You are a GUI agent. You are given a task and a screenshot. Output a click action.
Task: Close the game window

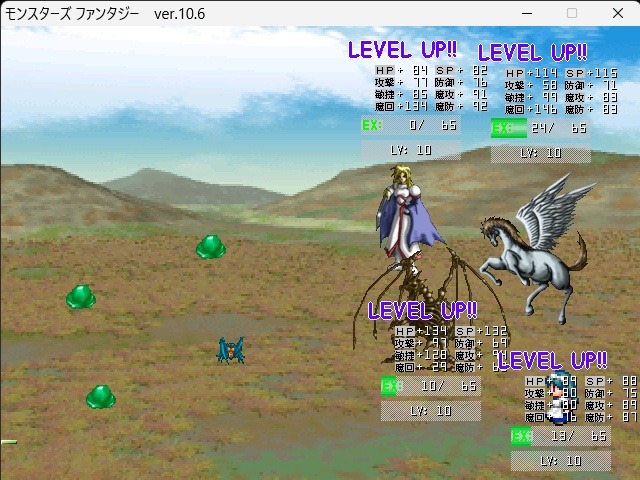pos(617,14)
